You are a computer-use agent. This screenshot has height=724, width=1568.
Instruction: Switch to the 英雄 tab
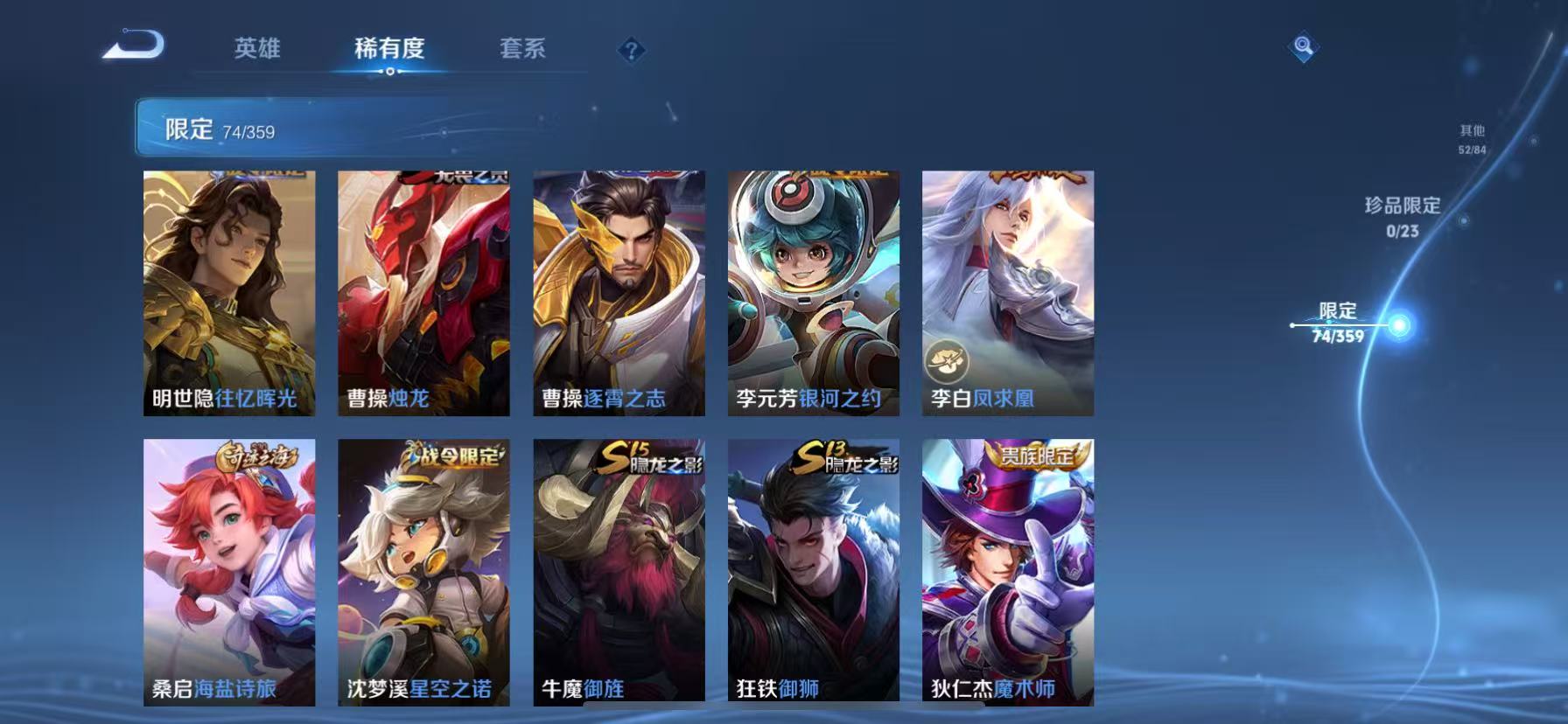[256, 50]
